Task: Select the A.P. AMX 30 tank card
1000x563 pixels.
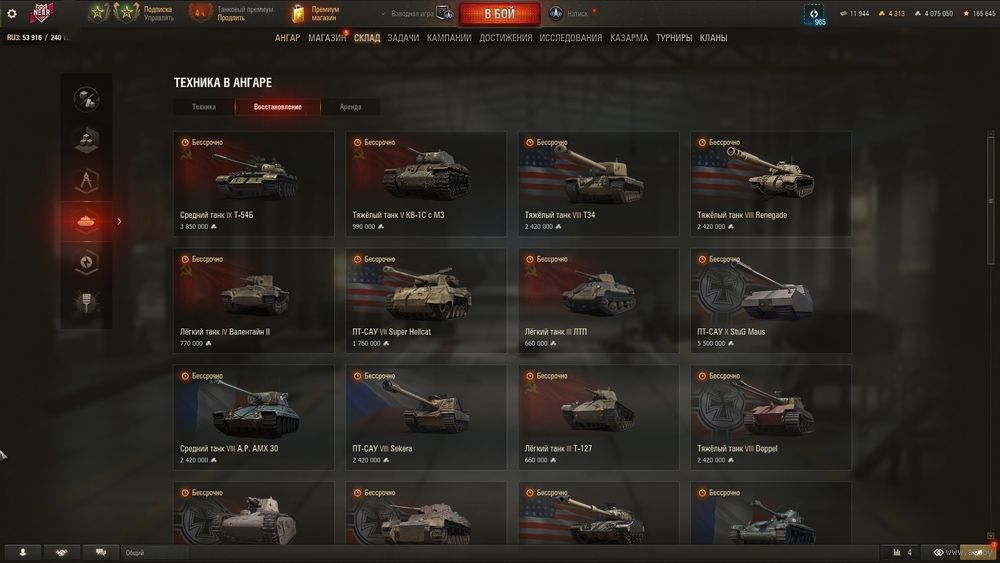Action: click(253, 417)
